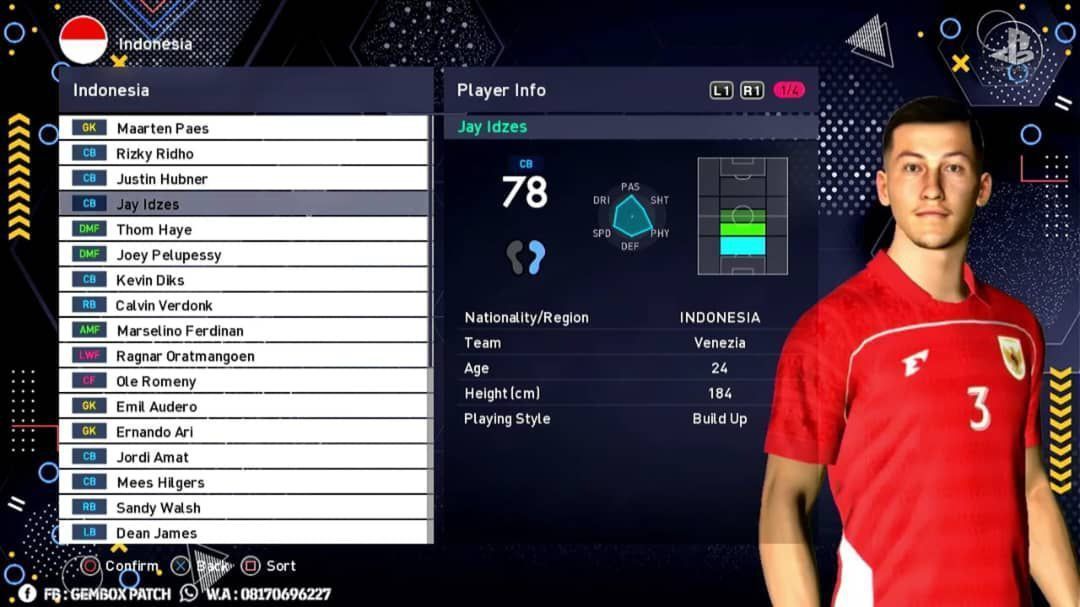This screenshot has width=1080, height=607.
Task: Click the squad list scrollbar
Action: point(431,240)
